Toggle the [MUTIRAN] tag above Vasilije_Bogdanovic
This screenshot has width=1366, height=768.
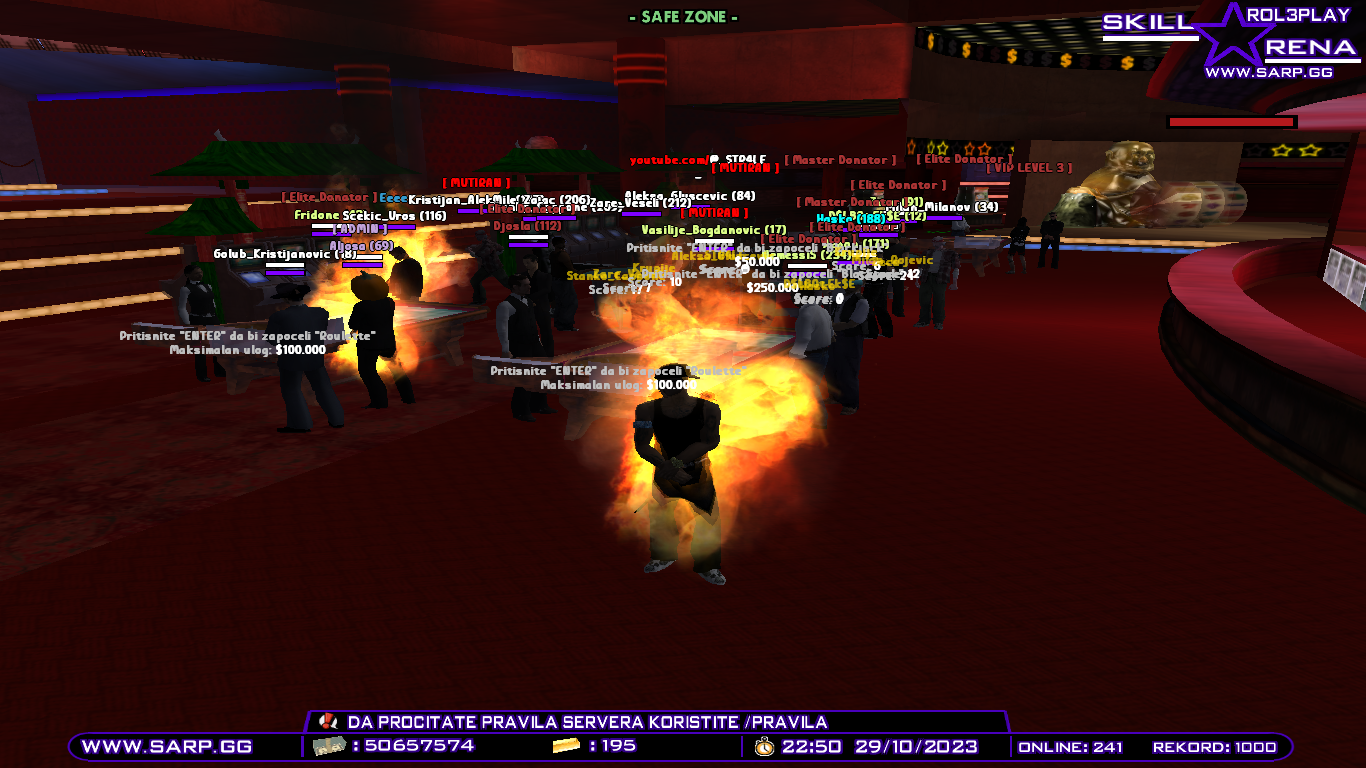coord(714,213)
